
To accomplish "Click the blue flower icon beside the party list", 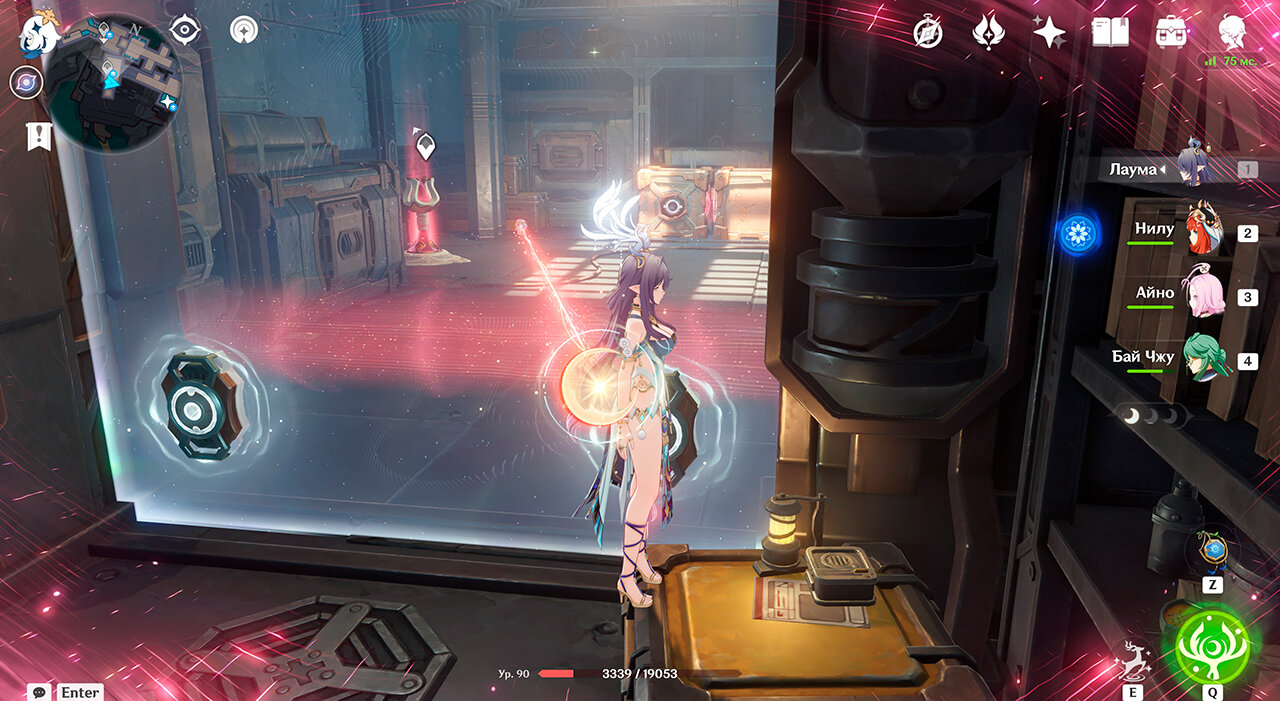I will [x=1078, y=234].
